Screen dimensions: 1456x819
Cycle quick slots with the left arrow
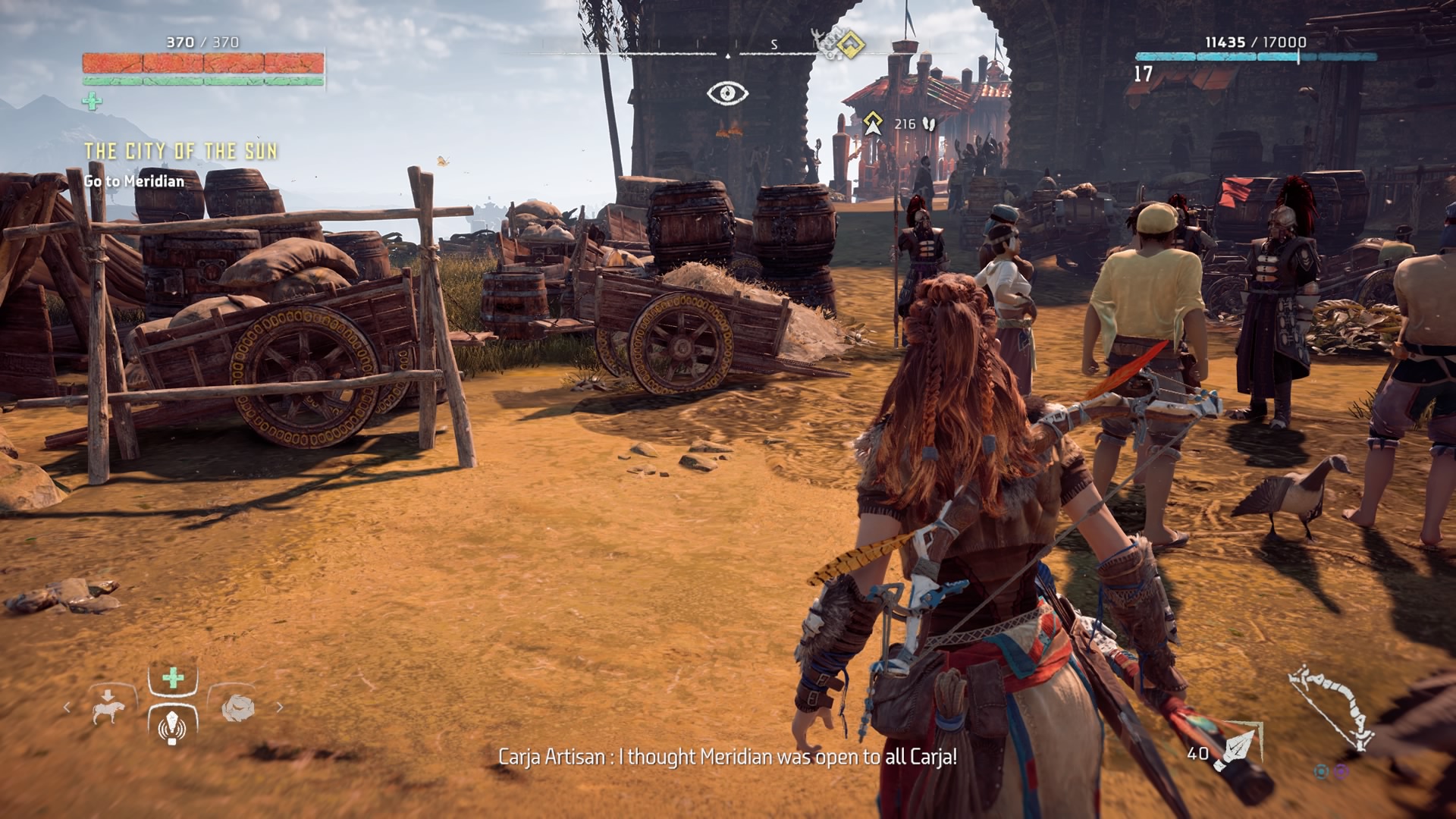(67, 707)
